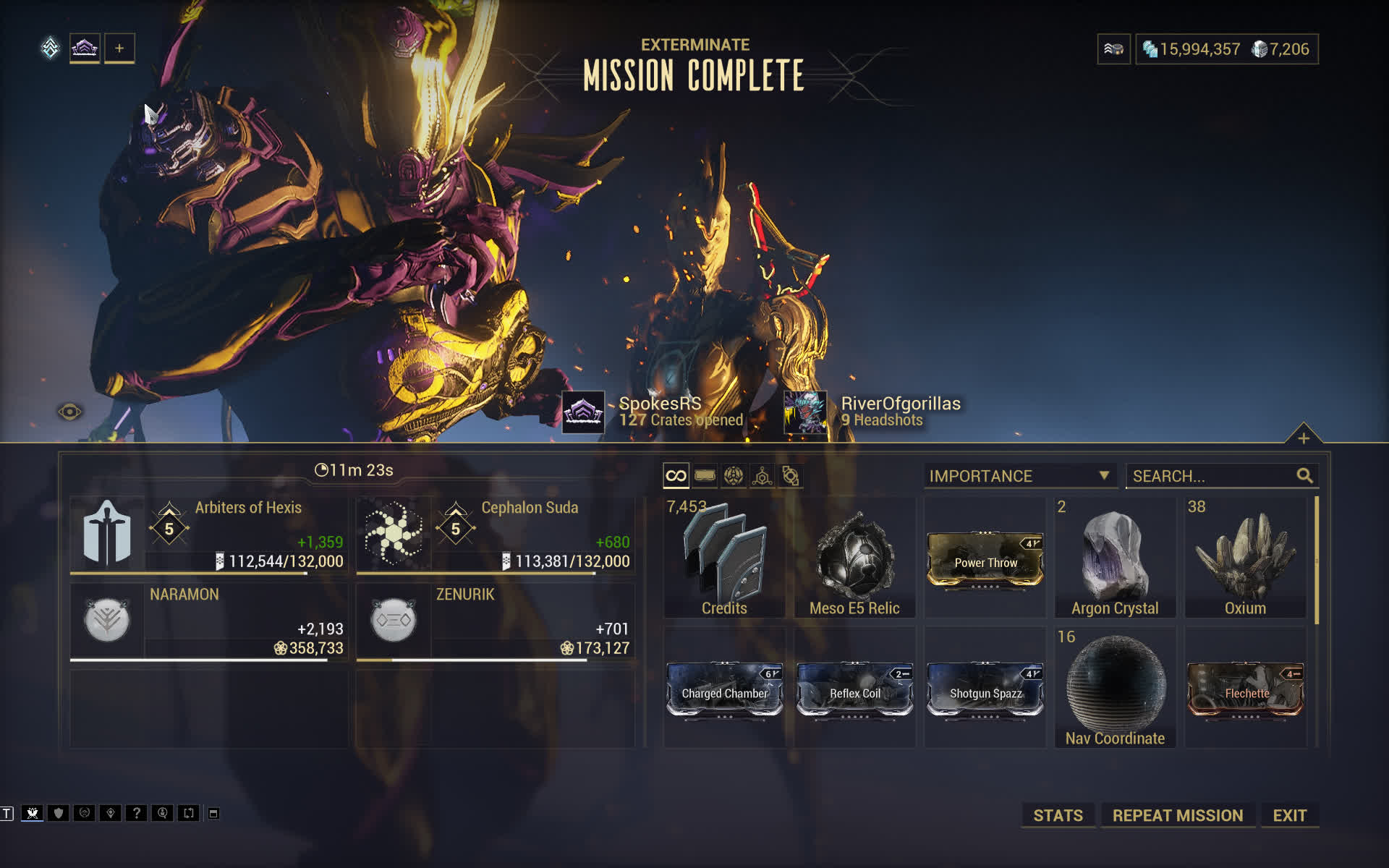Screen dimensions: 1389x868
Task: Click the plus button beside the squad icon
Action: 119,48
